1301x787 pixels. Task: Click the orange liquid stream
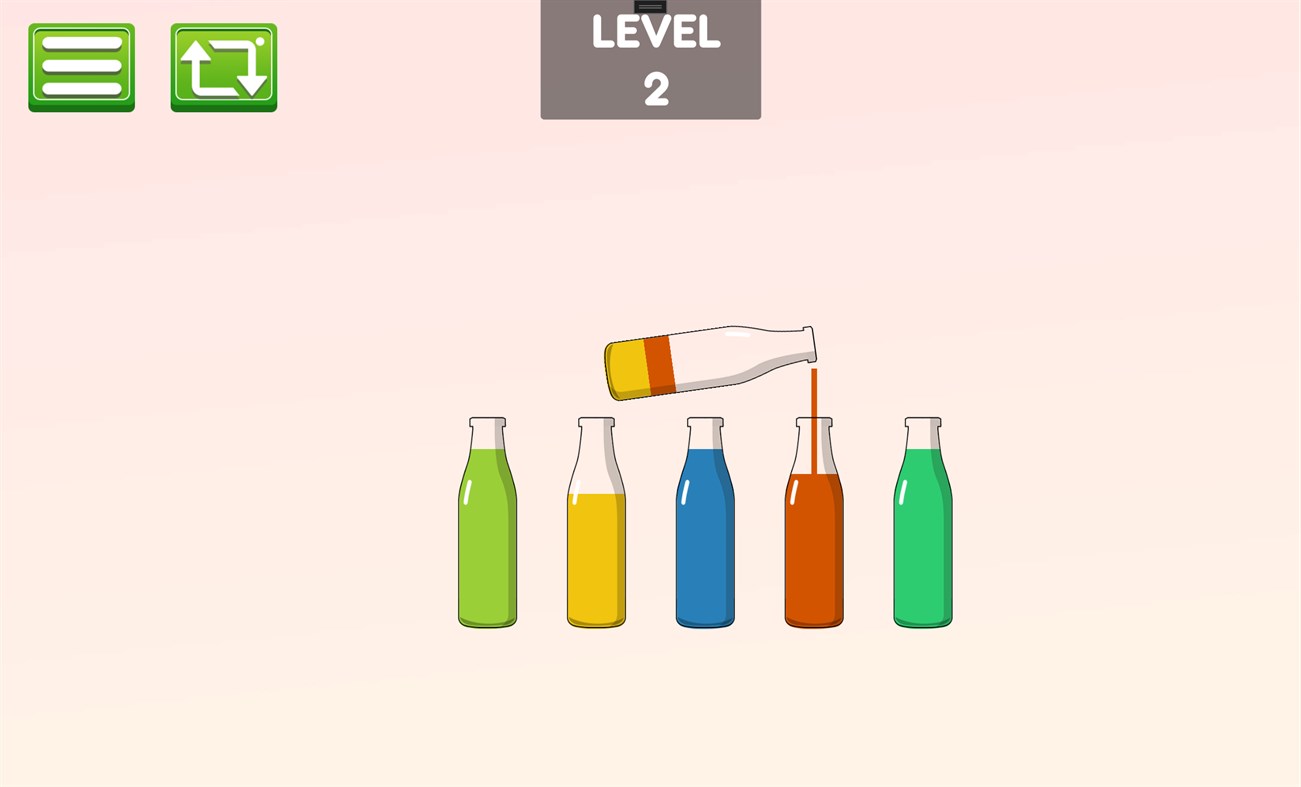(x=815, y=400)
